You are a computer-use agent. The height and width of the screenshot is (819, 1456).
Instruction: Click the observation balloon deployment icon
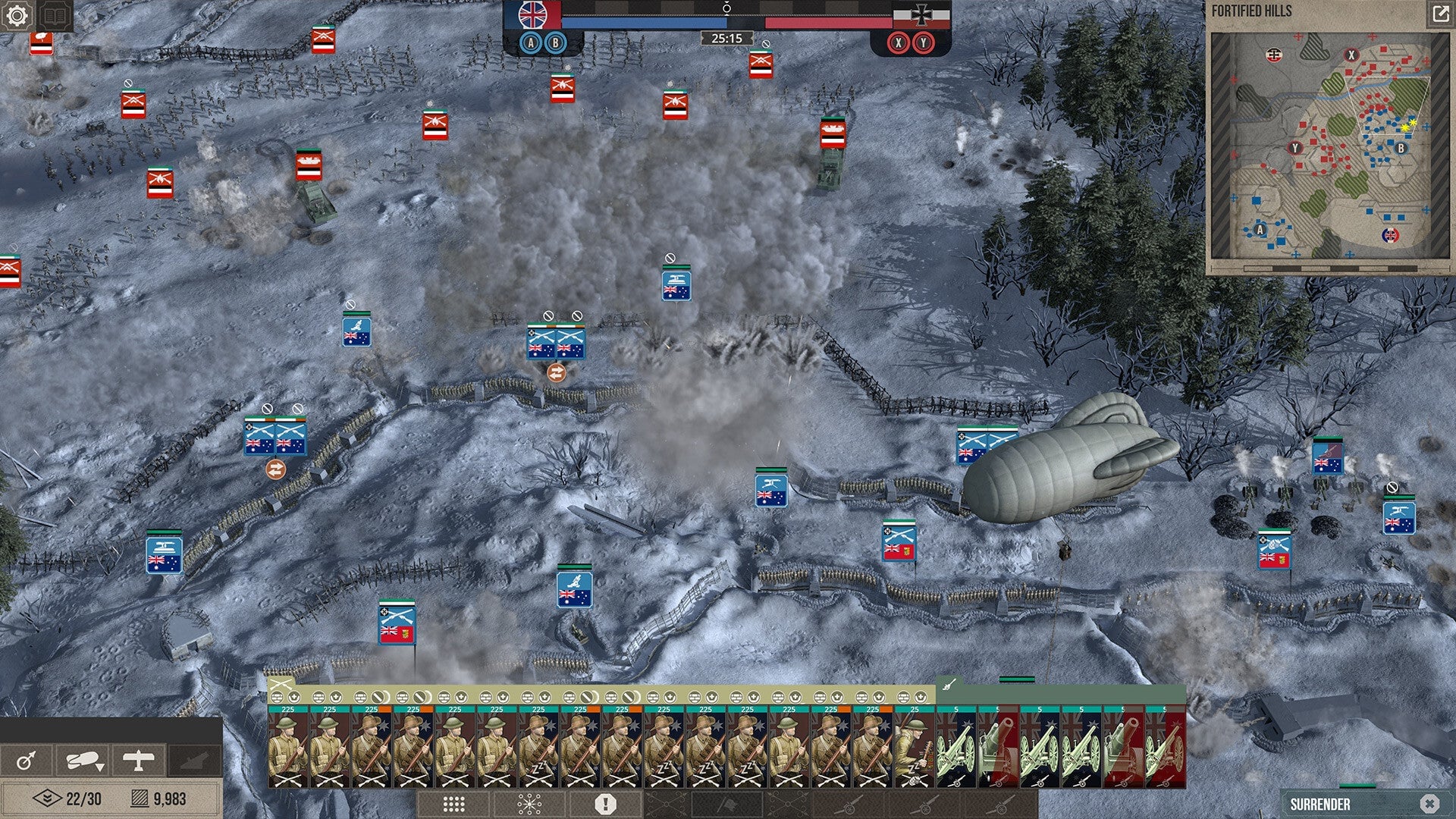coord(83,758)
